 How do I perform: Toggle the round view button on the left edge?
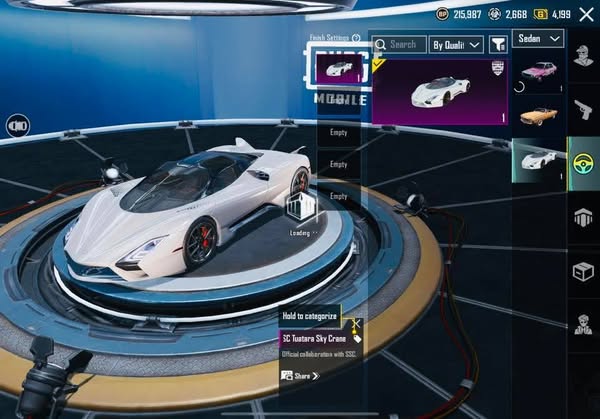tap(17, 126)
